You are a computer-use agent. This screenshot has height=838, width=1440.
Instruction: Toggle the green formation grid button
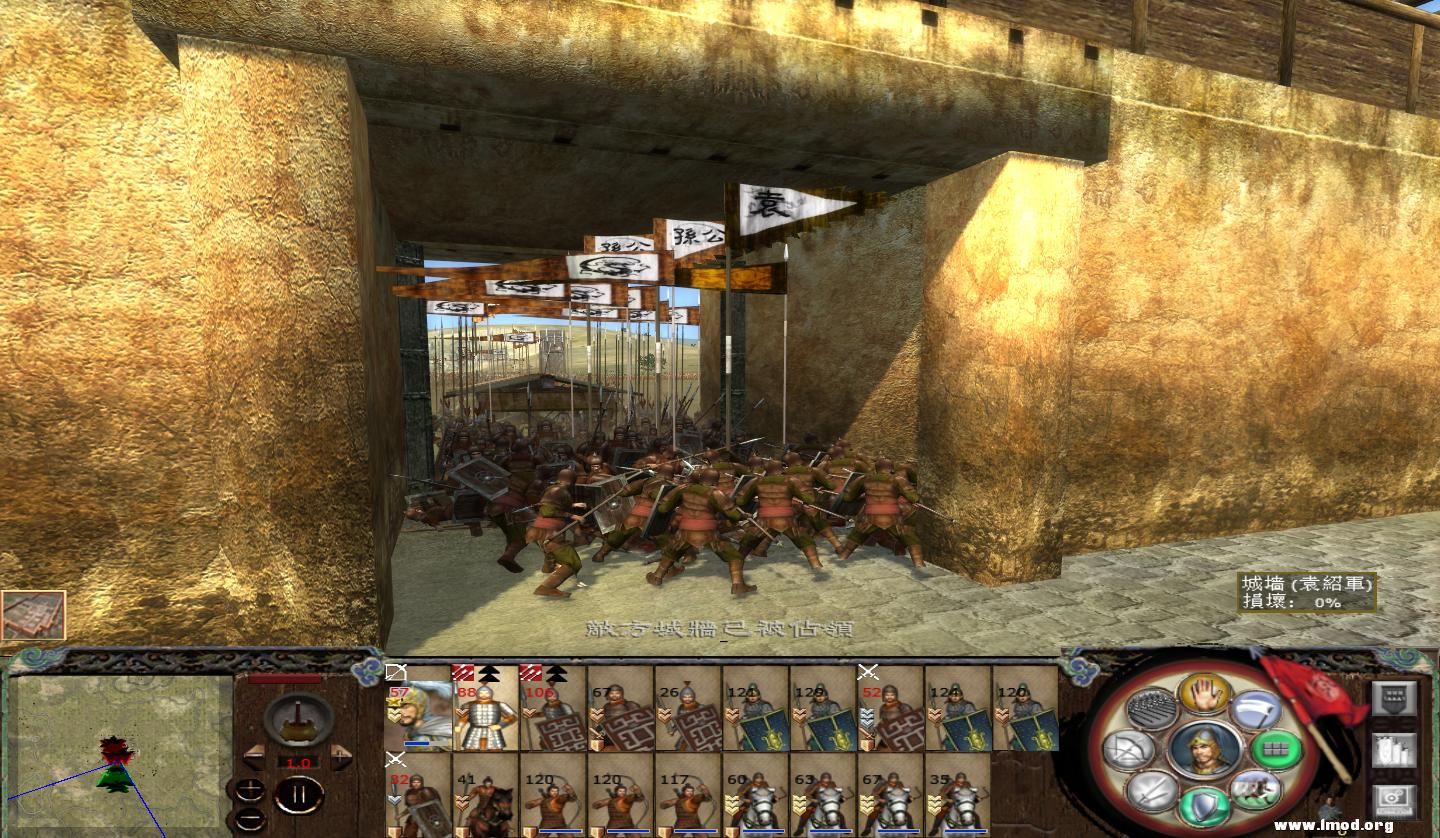[1277, 749]
